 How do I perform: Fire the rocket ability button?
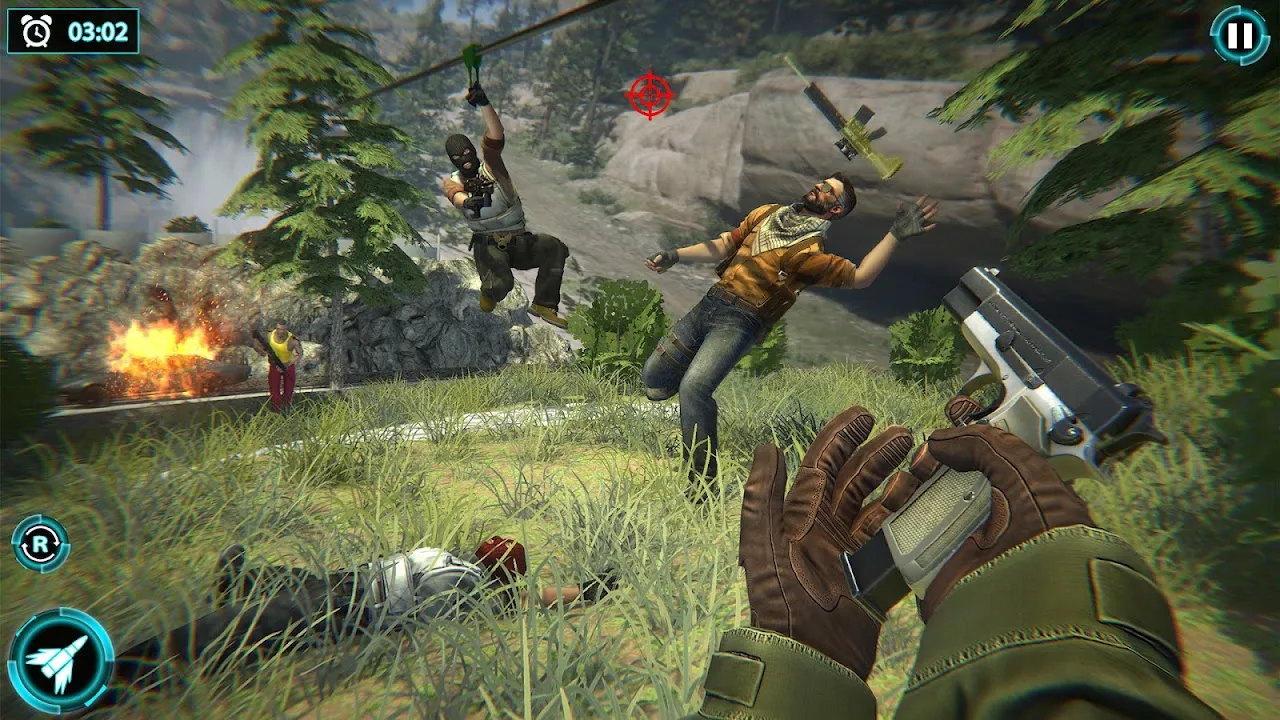60,660
